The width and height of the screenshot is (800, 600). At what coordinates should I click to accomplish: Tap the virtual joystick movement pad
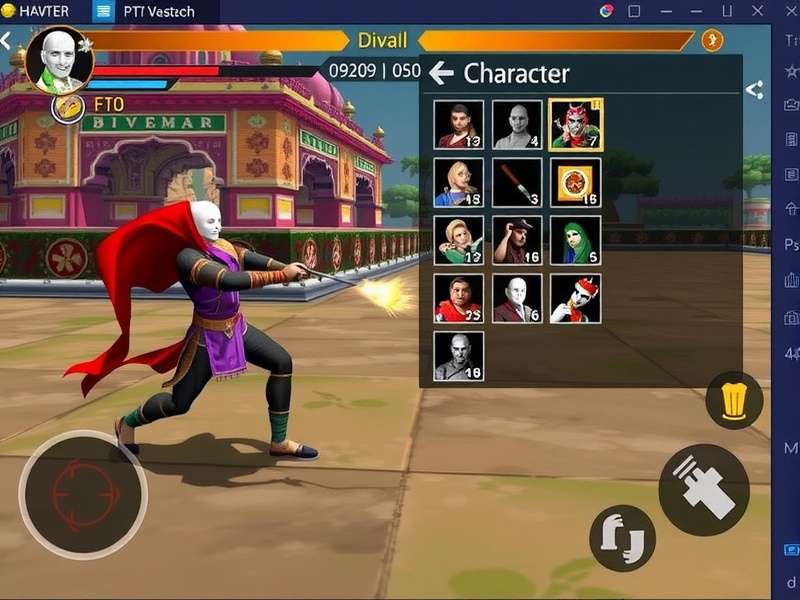(82, 494)
